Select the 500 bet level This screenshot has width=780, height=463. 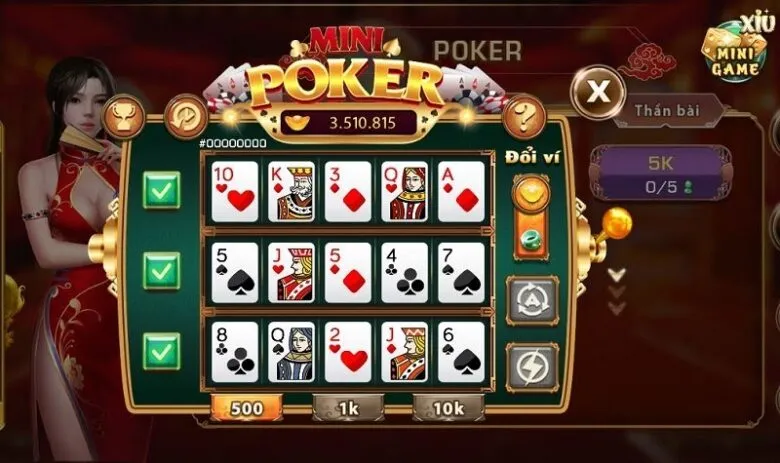[x=246, y=408]
